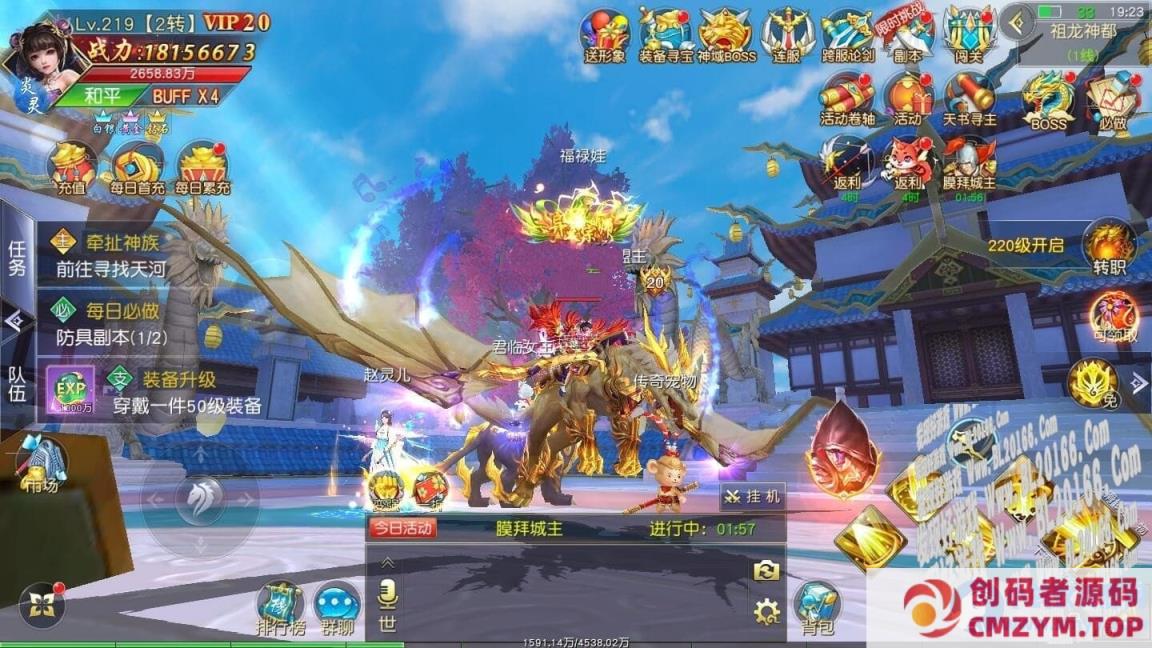Open the 每日首充 gift icon

click(138, 165)
